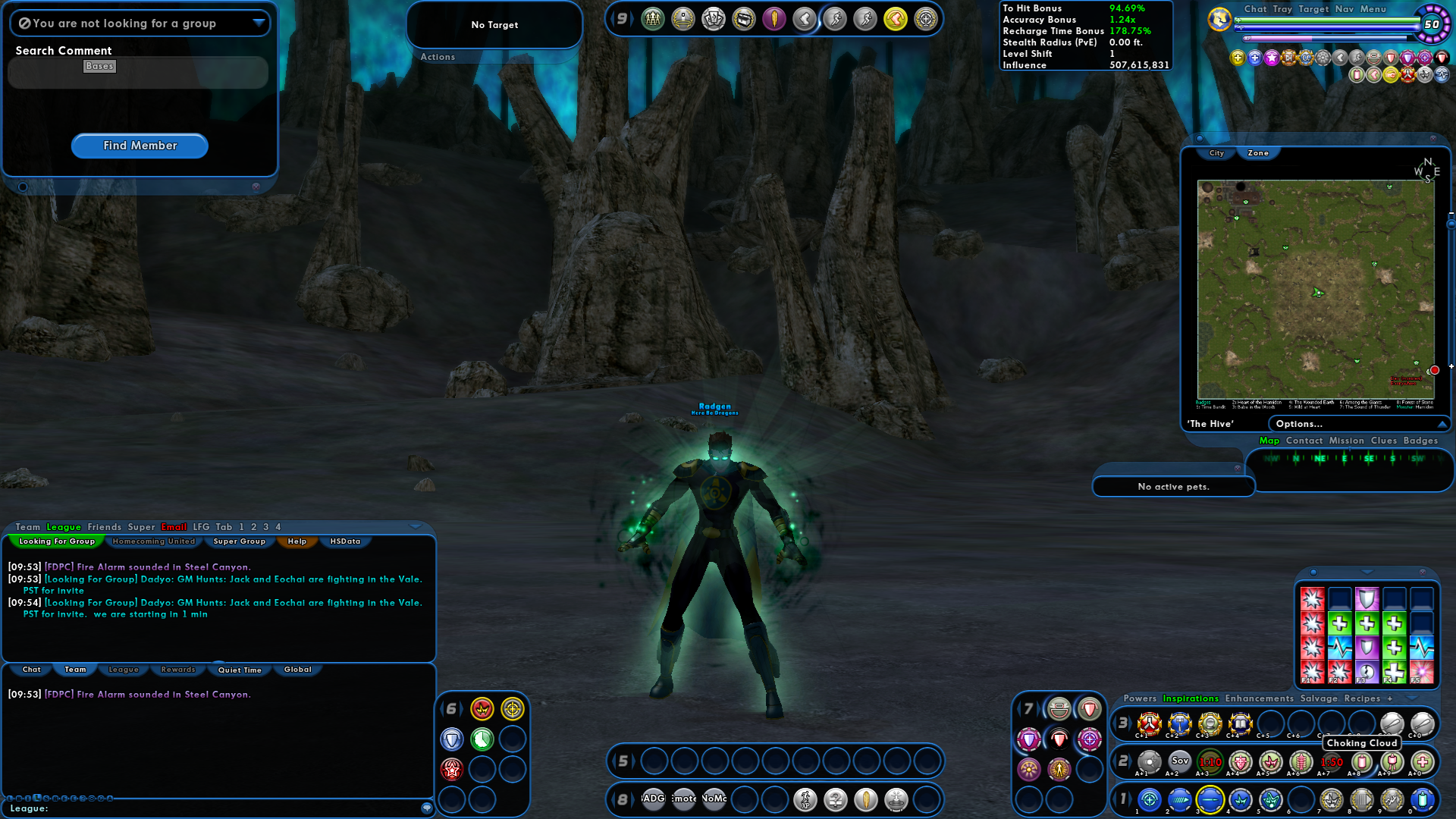
Task: Open the Mission window
Action: tap(1347, 441)
